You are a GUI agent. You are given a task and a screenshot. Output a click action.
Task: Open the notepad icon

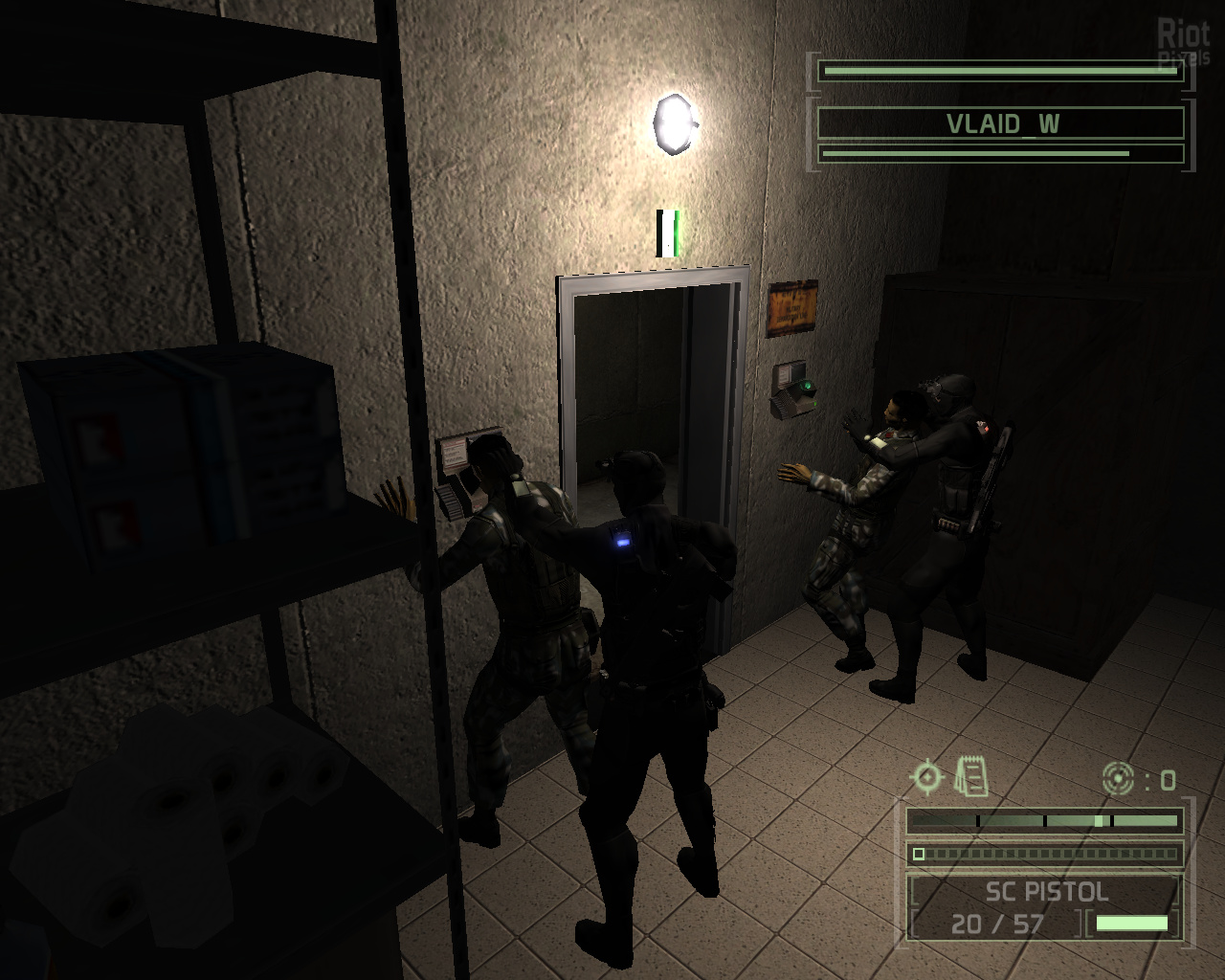[970, 775]
